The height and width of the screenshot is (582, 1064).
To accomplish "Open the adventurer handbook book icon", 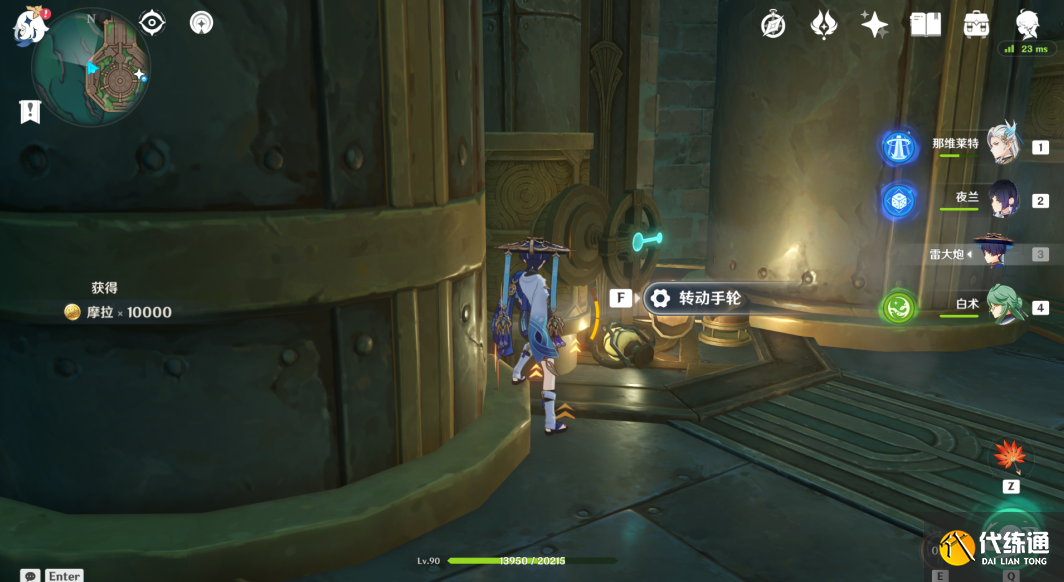I will tap(925, 25).
